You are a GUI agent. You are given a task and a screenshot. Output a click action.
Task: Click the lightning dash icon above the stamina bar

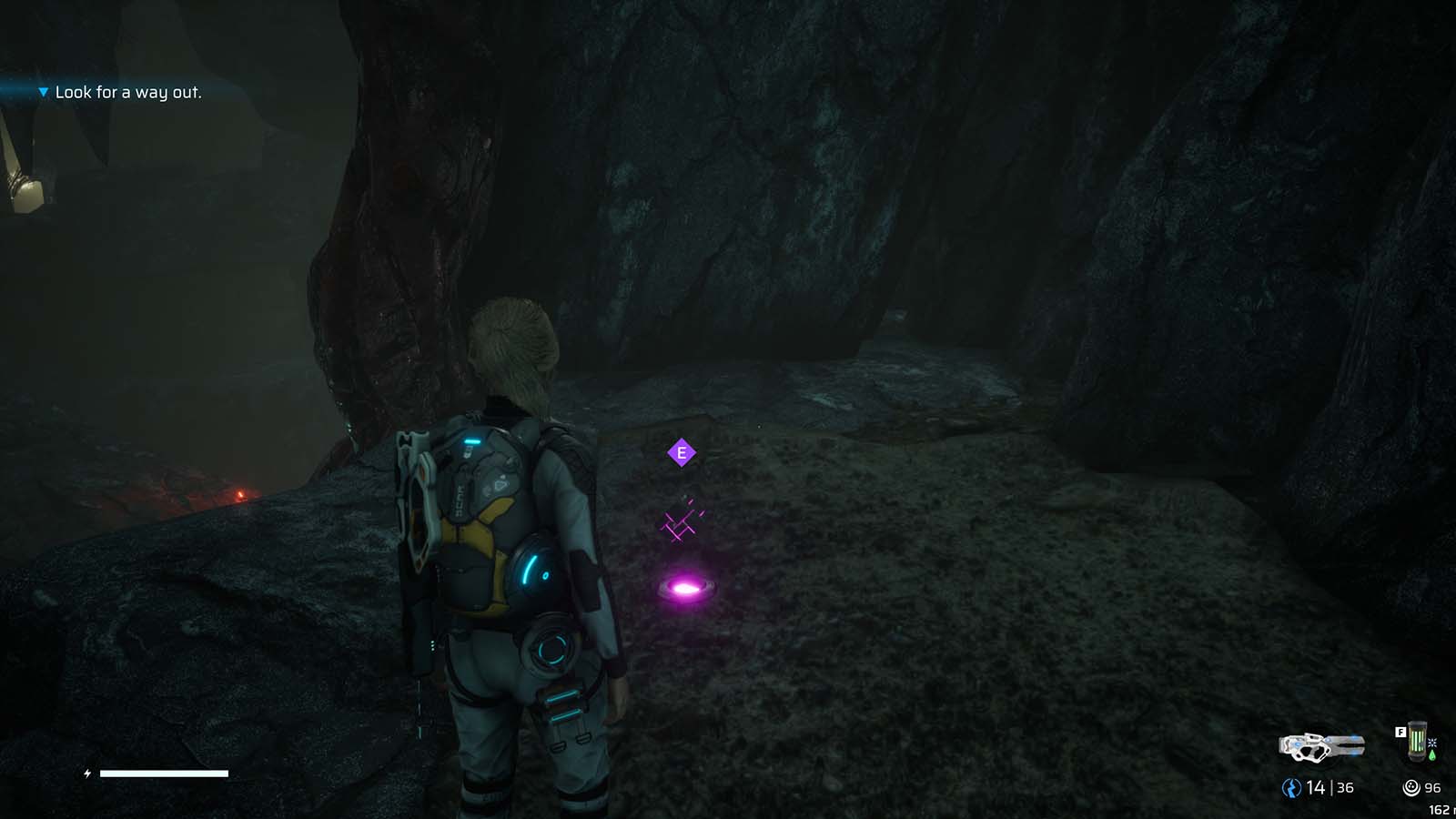pos(86,773)
